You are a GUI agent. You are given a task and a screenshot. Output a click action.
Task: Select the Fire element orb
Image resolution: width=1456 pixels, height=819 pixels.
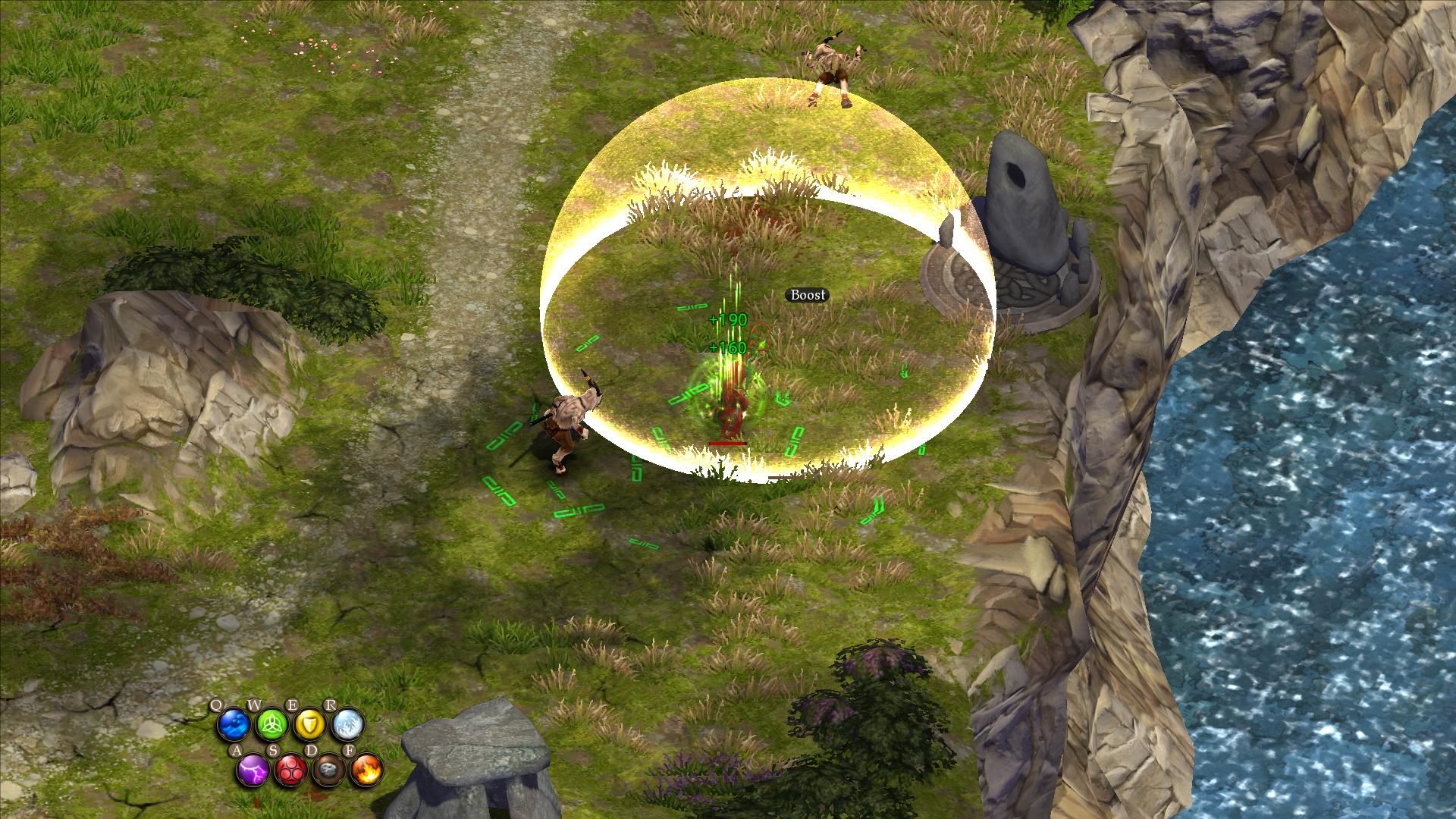pos(366,770)
